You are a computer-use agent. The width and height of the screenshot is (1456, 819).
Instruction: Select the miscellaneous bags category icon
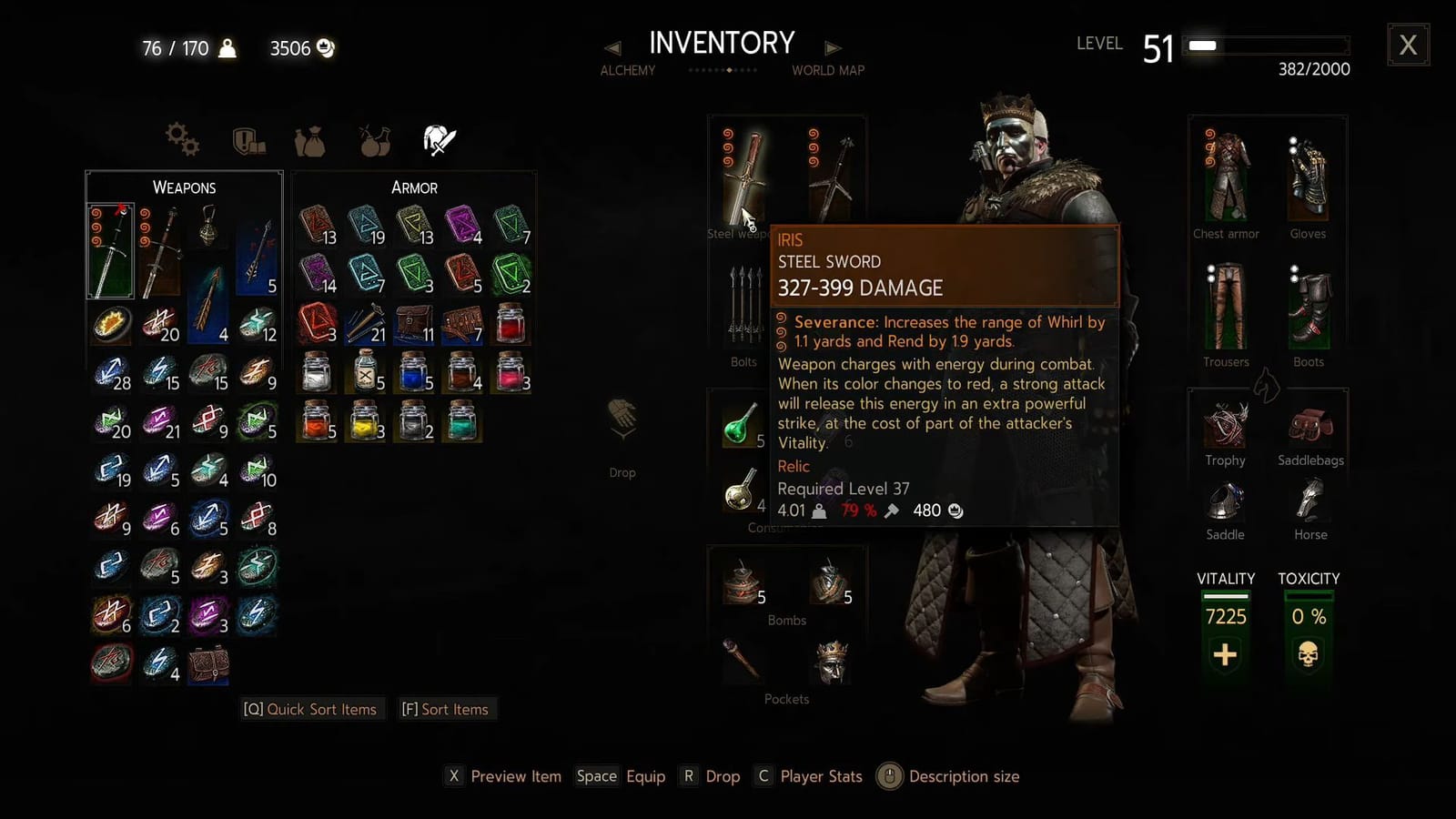[310, 138]
